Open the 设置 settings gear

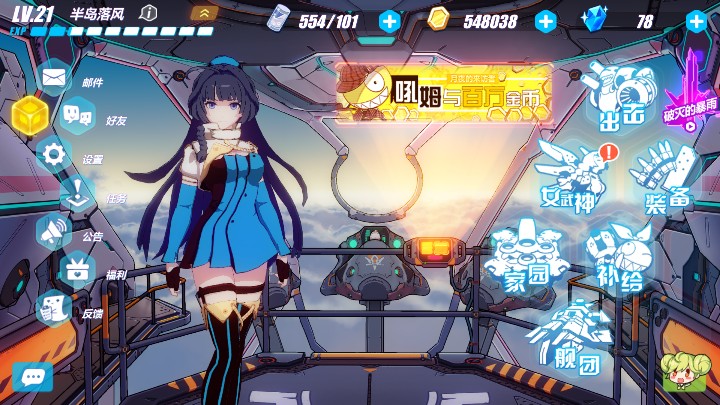54,155
